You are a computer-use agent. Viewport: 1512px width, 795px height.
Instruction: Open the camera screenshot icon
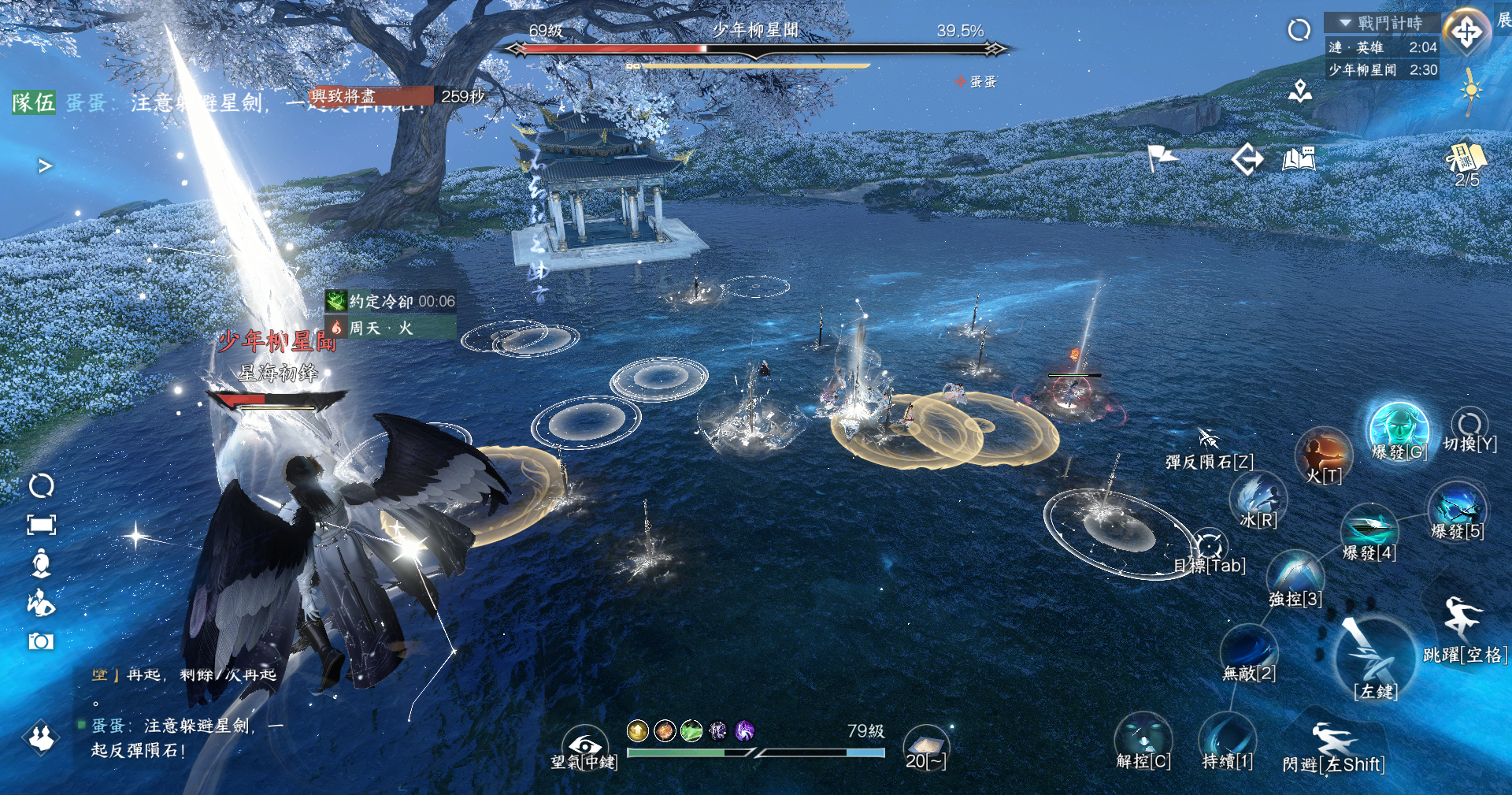pyautogui.click(x=41, y=641)
